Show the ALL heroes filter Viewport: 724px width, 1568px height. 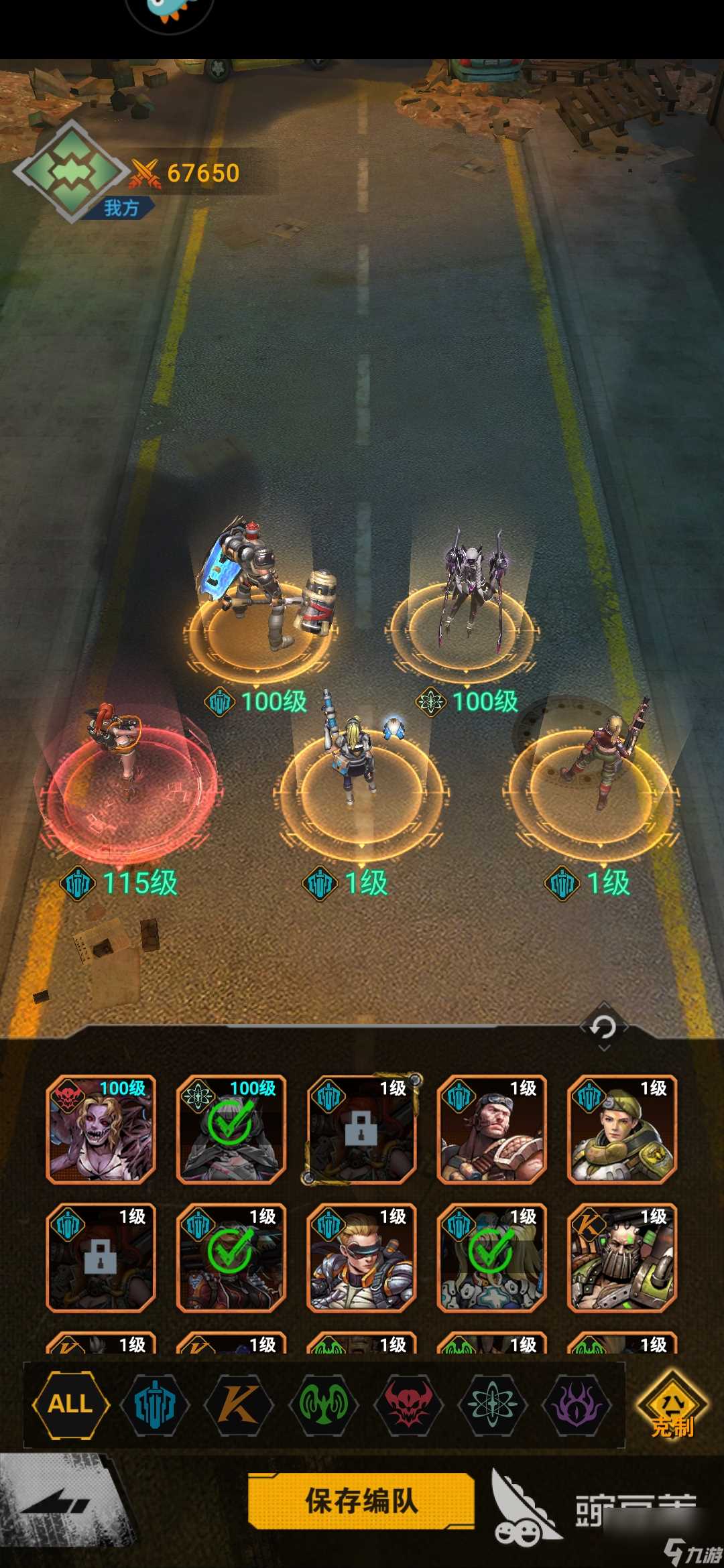70,1403
